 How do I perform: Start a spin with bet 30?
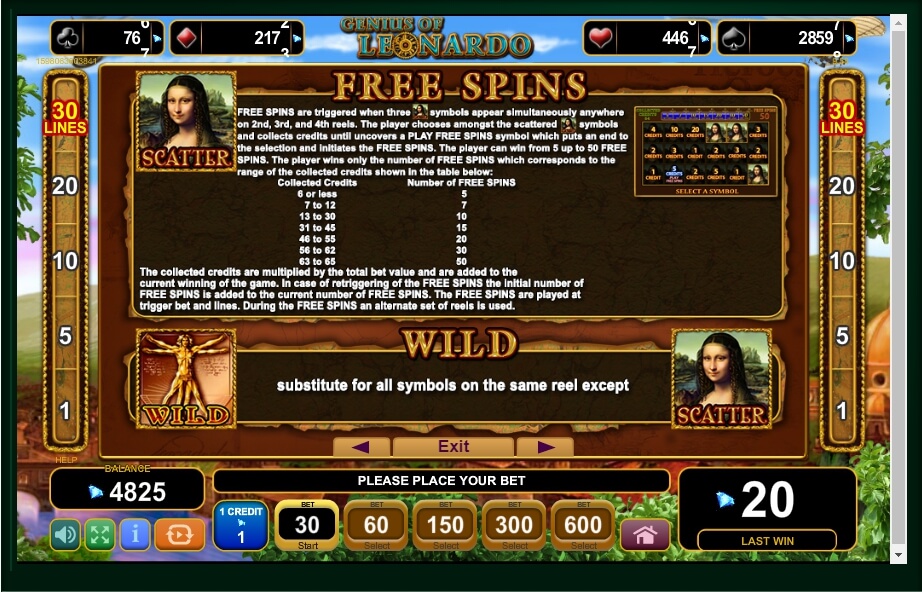tap(307, 525)
